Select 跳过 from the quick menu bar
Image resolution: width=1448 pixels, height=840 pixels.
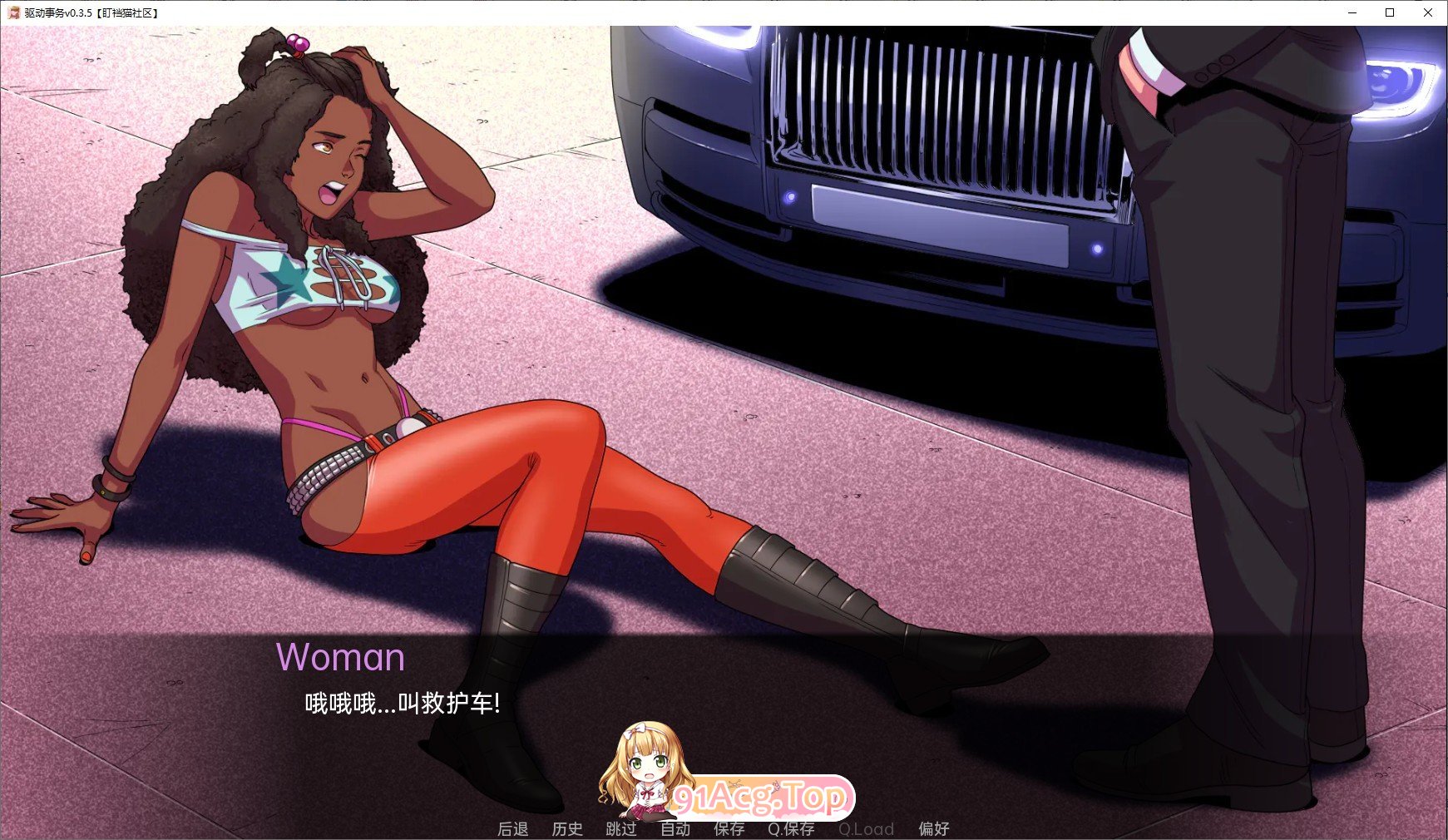click(x=622, y=828)
